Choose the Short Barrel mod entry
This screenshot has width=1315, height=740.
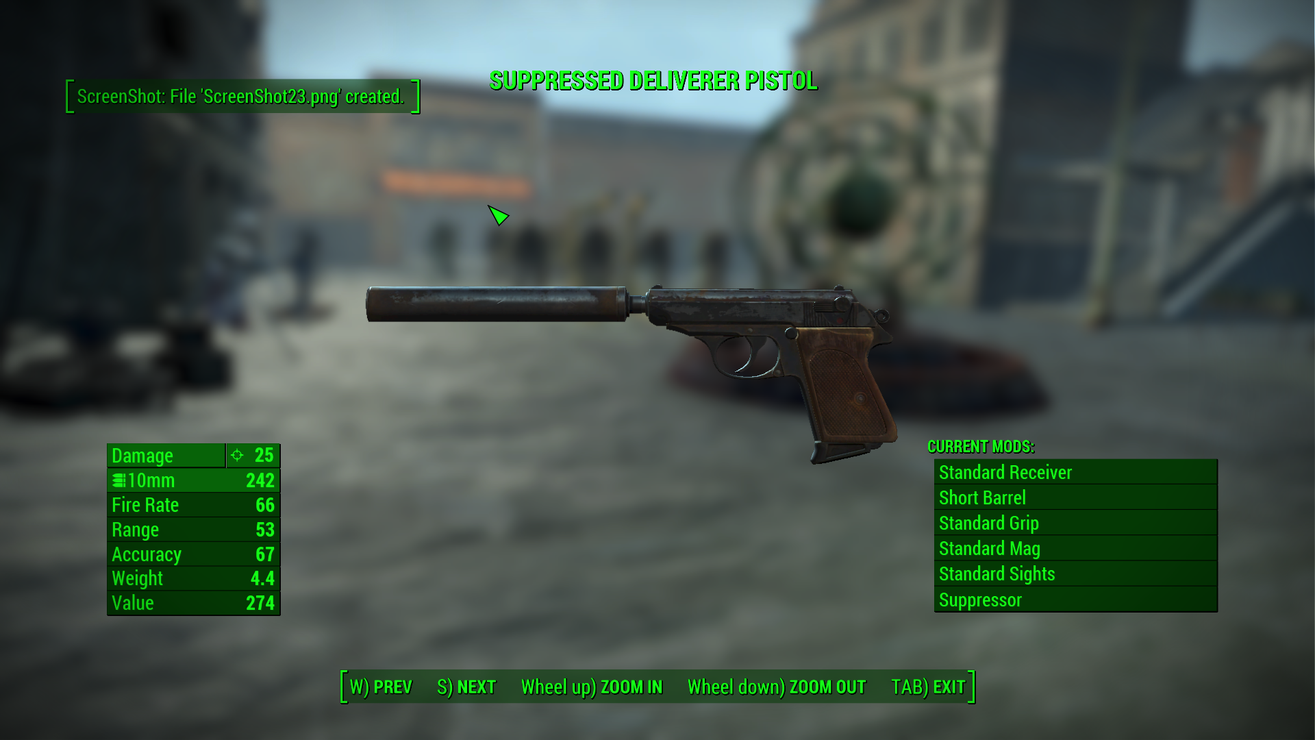pyautogui.click(x=1075, y=498)
